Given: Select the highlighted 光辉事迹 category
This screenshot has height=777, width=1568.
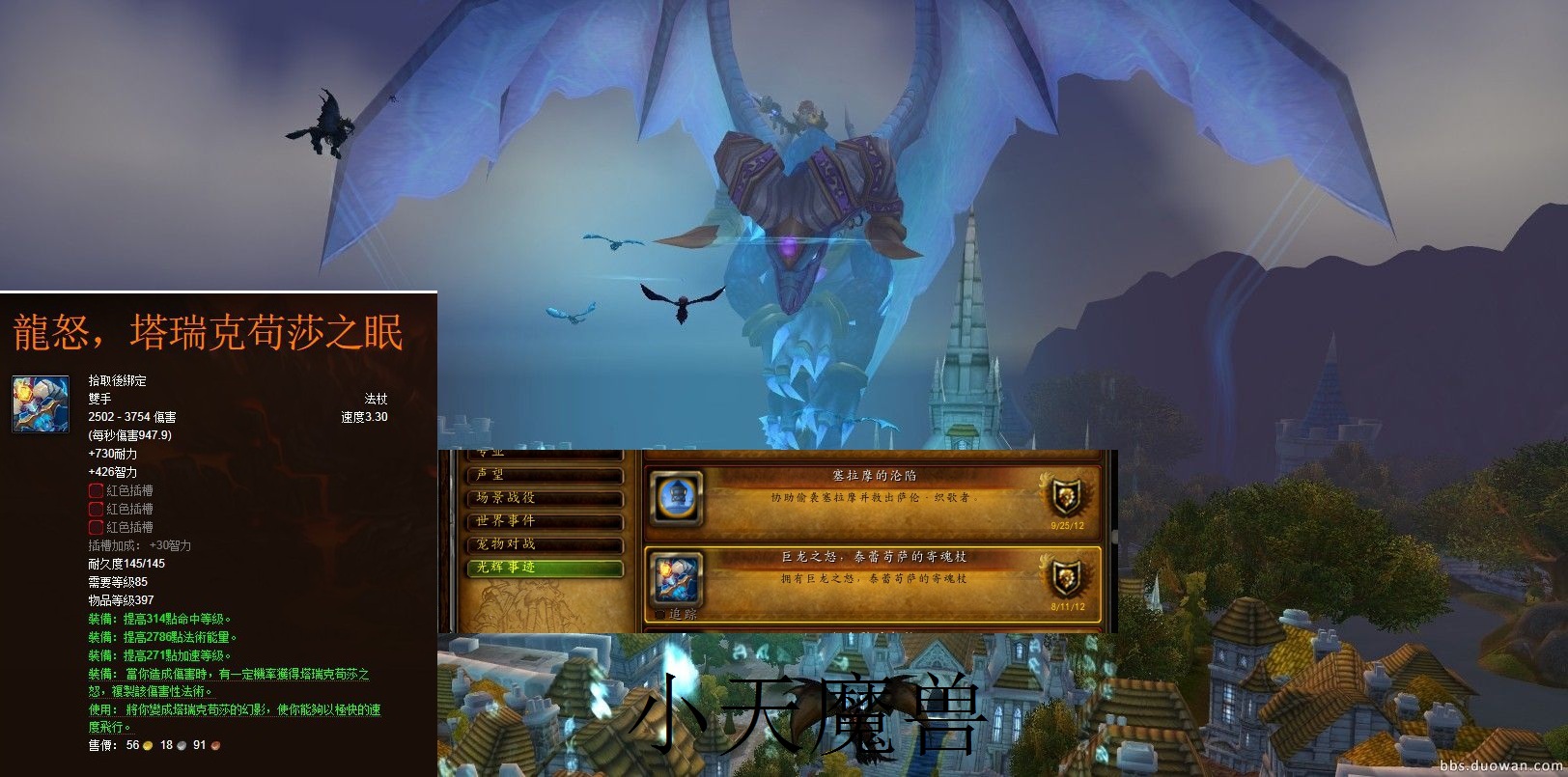Looking at the screenshot, I should [546, 568].
